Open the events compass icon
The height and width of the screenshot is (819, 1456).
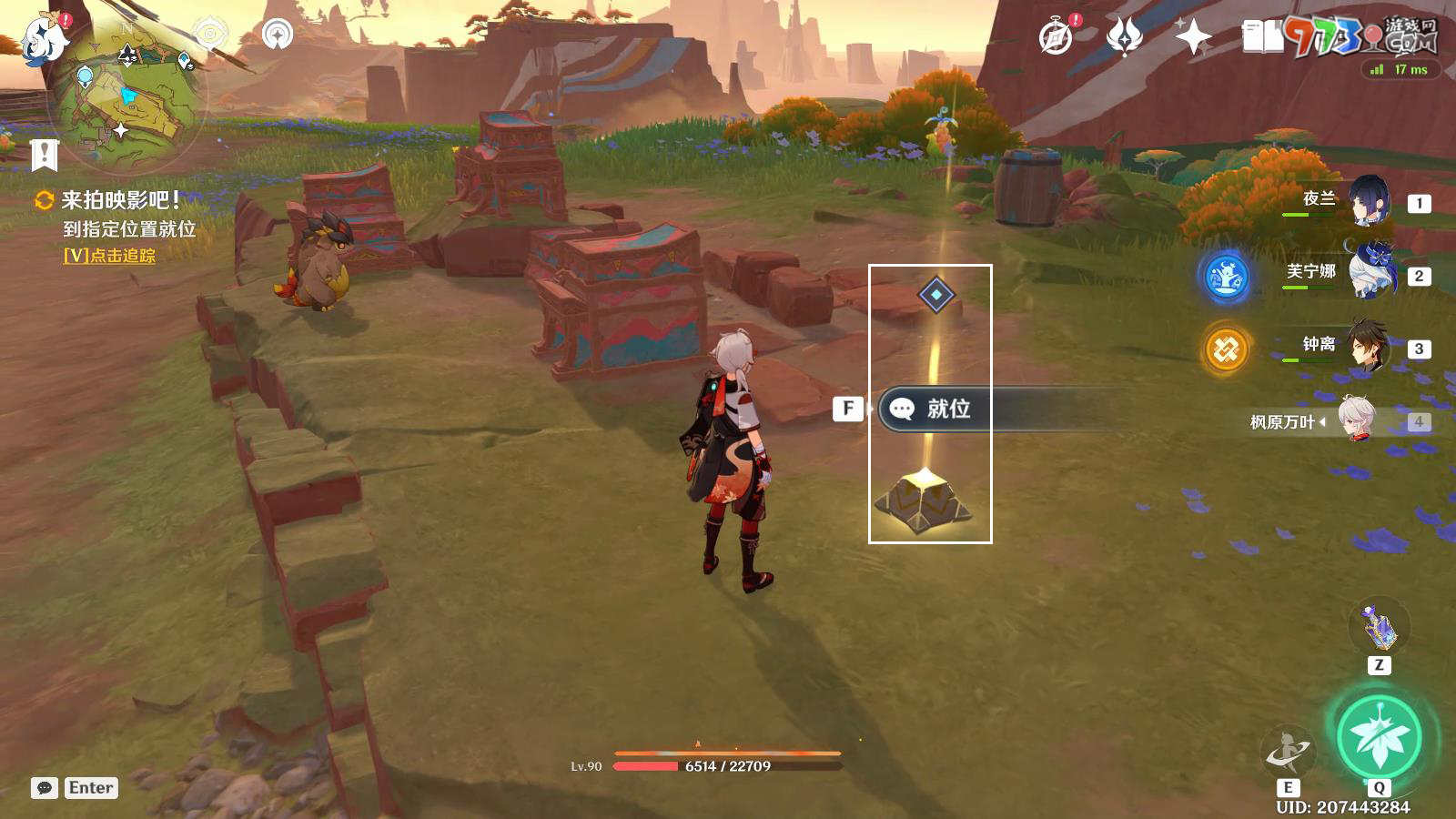click(x=1057, y=36)
